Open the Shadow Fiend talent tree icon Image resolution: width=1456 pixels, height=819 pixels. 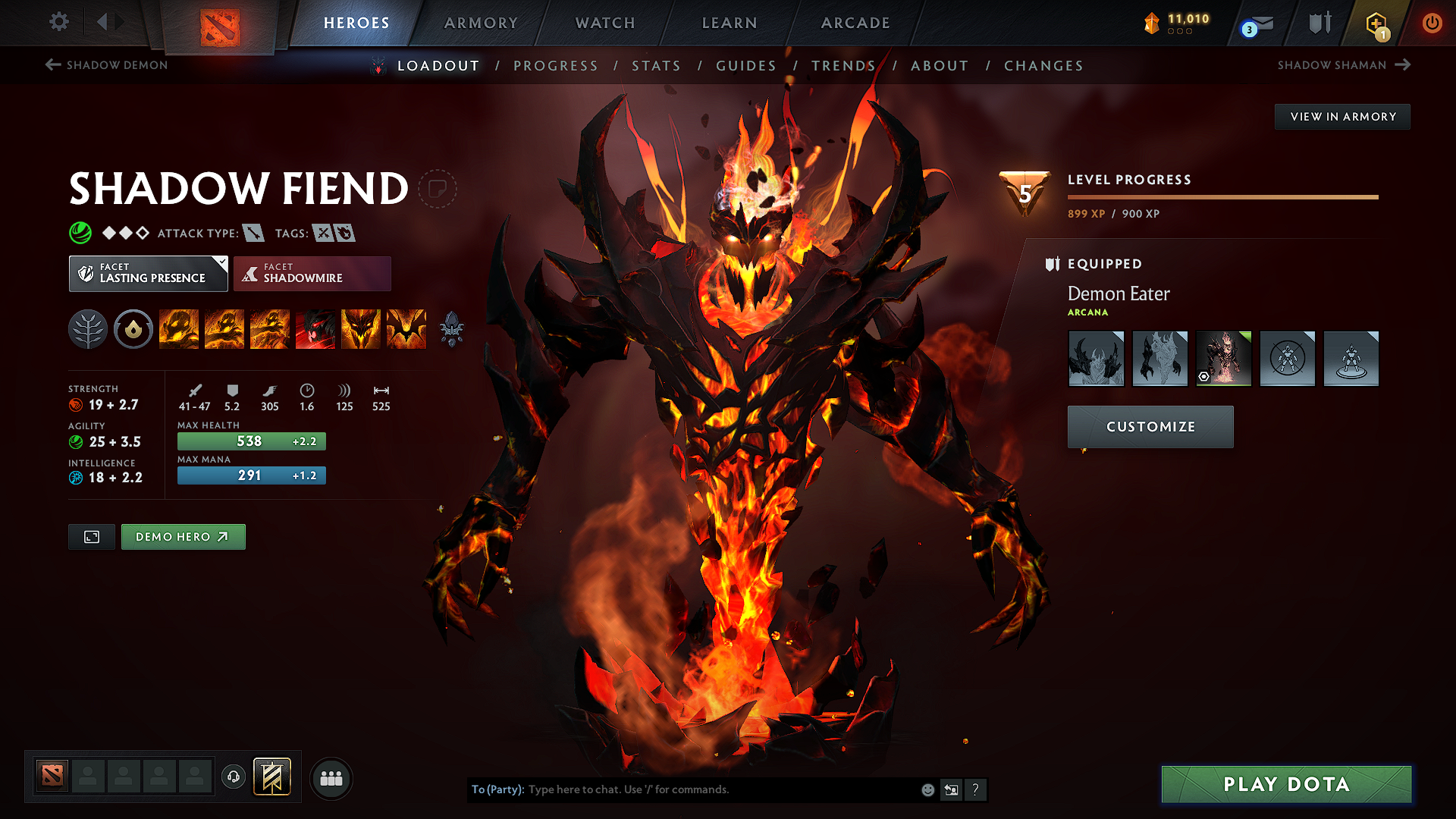[x=87, y=329]
